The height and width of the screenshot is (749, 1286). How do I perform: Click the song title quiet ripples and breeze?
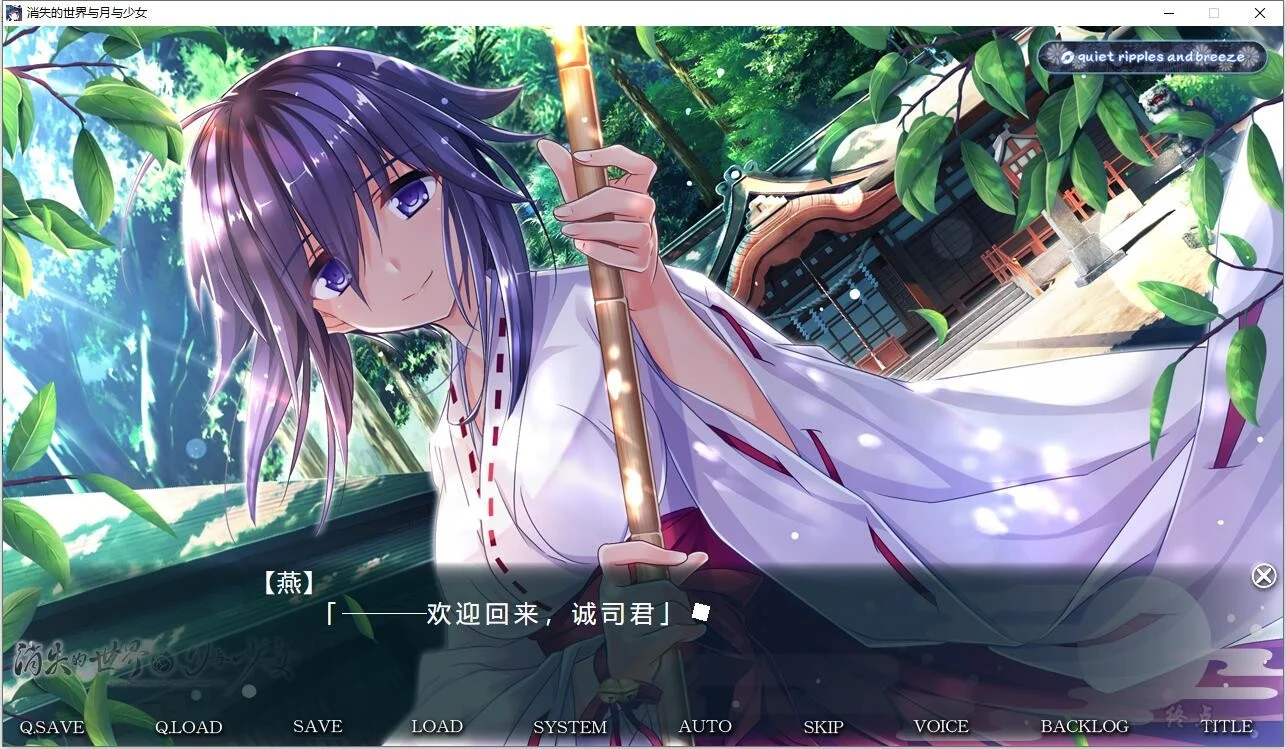point(1163,57)
